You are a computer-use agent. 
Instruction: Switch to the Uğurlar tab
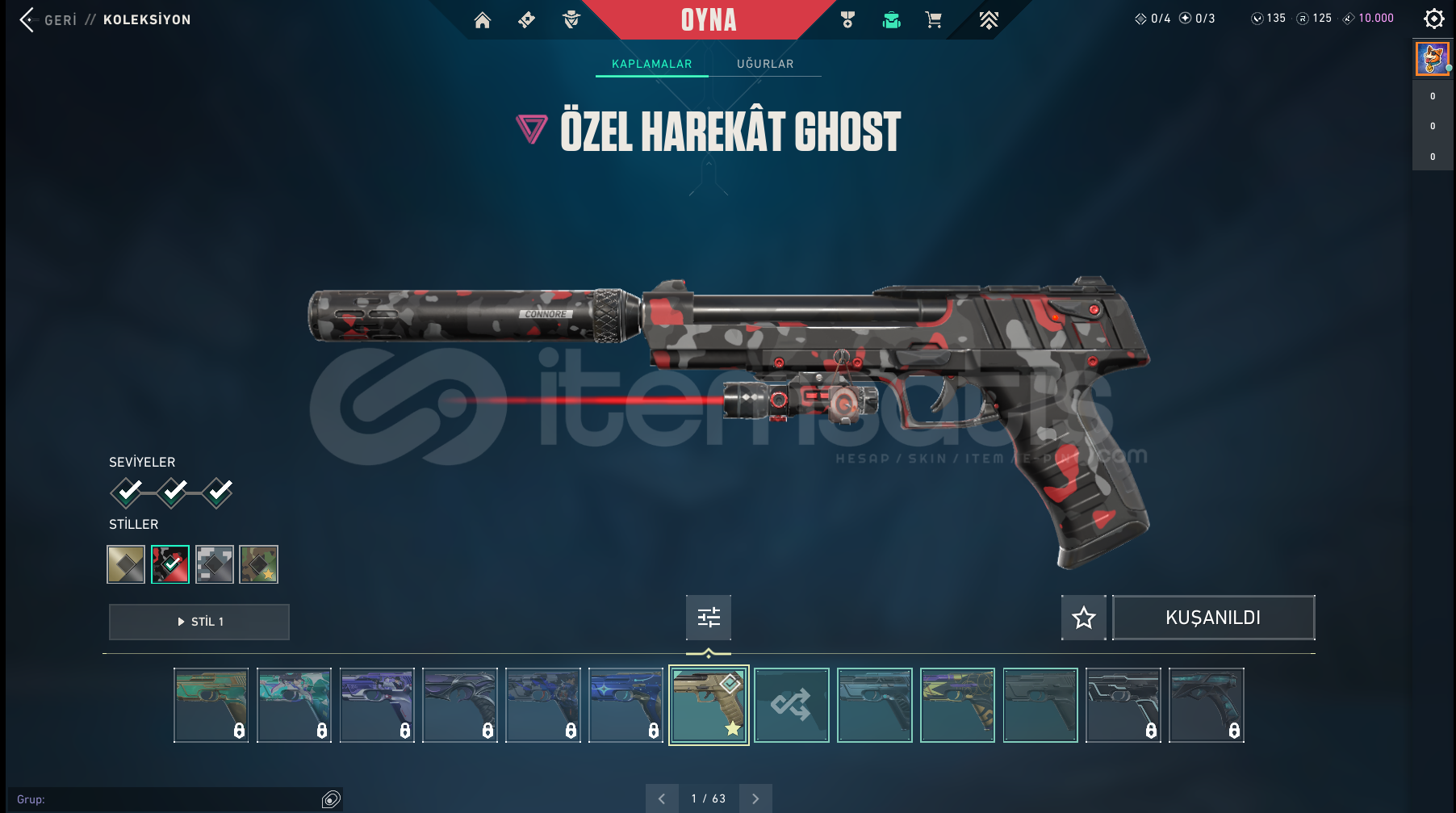[x=765, y=64]
